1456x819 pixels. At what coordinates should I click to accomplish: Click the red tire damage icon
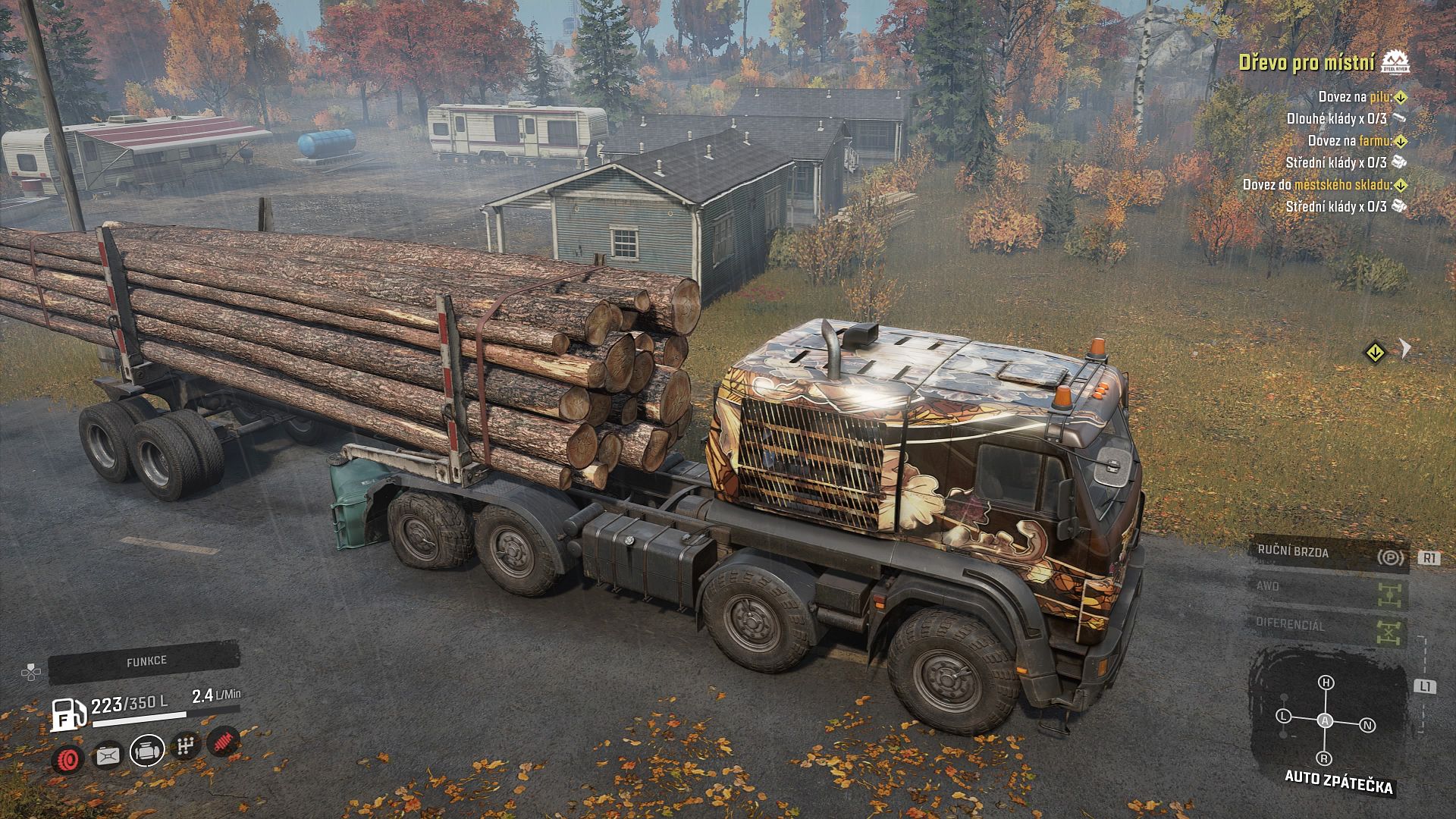coord(69,758)
